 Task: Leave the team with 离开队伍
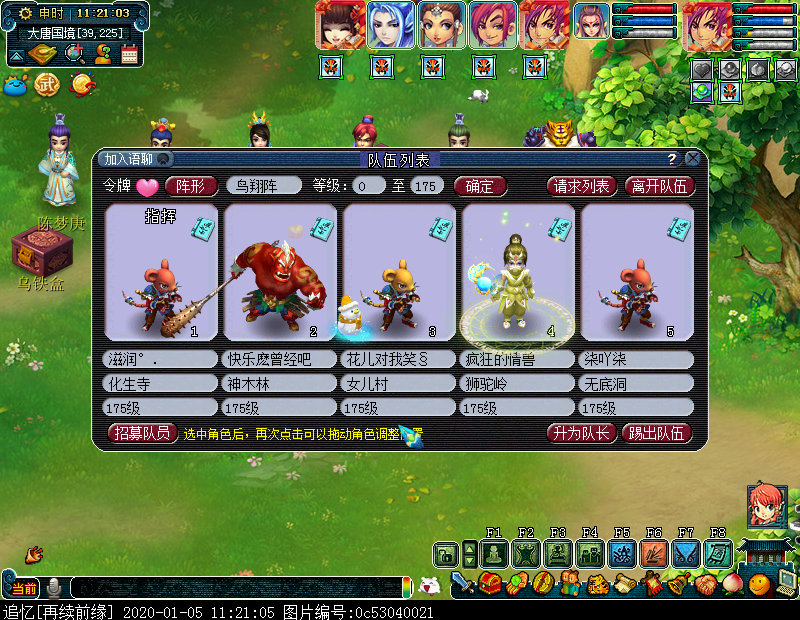click(x=658, y=185)
